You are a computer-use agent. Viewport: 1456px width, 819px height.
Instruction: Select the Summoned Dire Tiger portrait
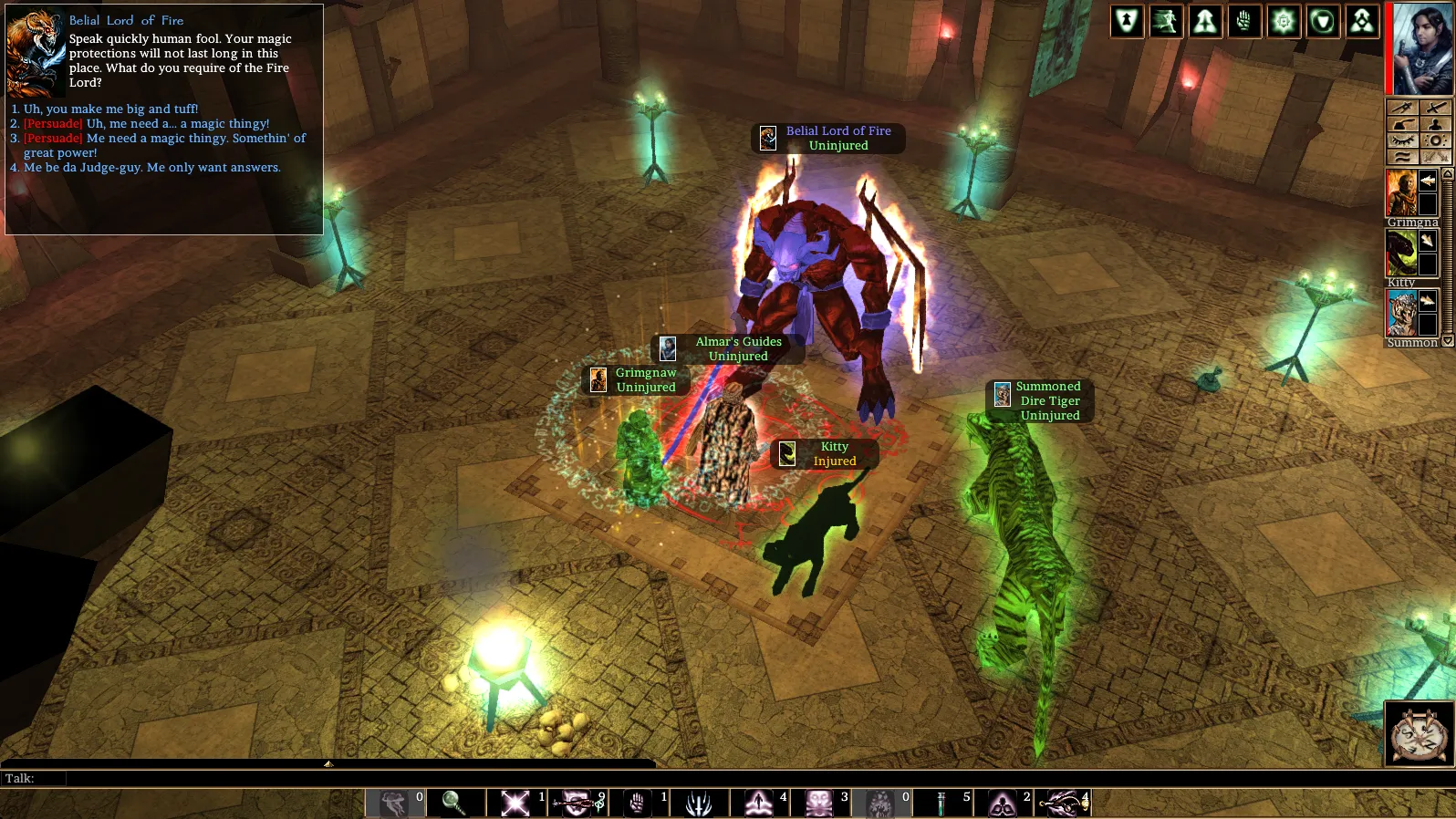1401,313
